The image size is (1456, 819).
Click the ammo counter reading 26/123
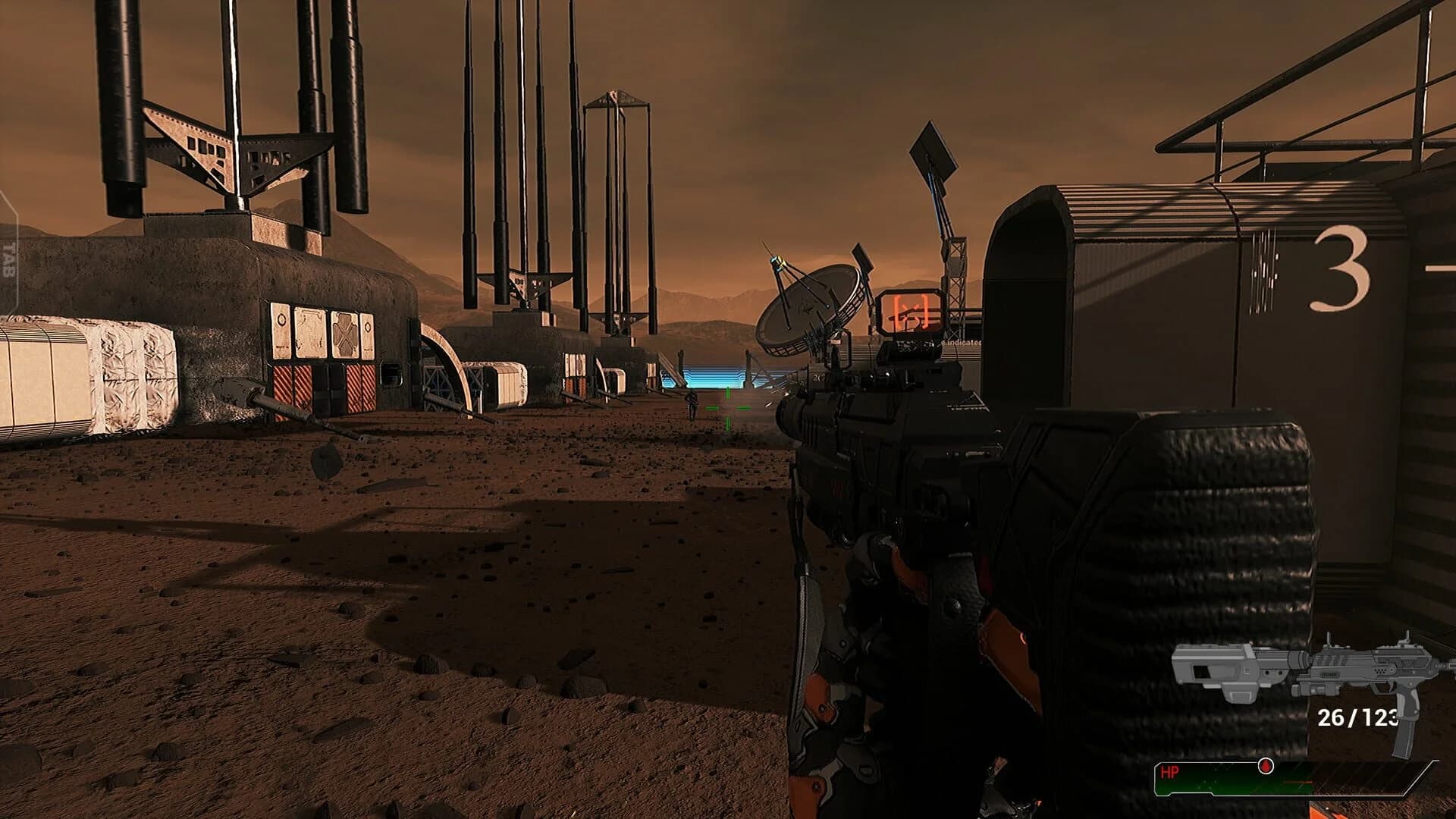coord(1357,718)
